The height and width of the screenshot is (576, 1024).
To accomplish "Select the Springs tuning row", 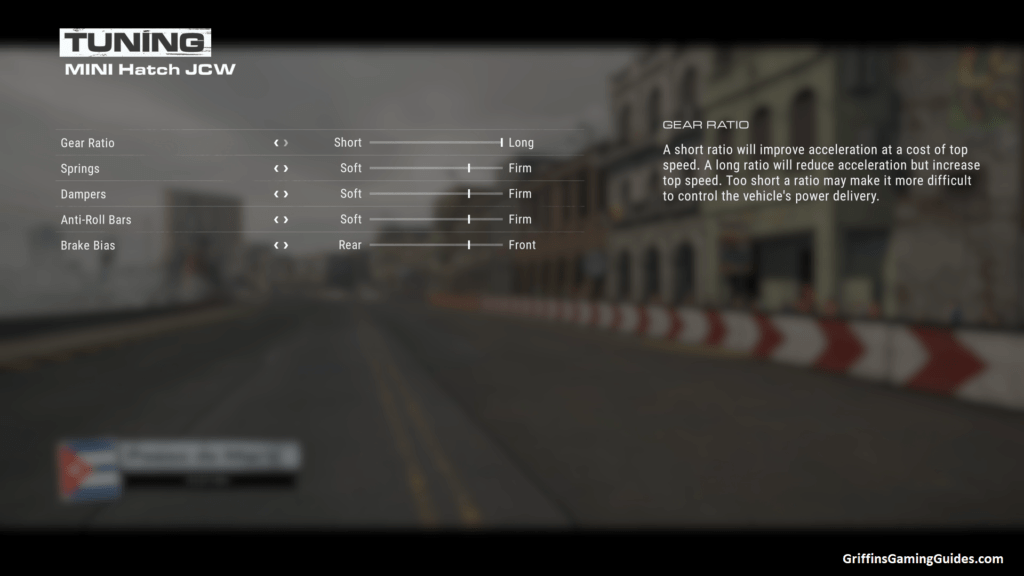I will pyautogui.click(x=80, y=169).
